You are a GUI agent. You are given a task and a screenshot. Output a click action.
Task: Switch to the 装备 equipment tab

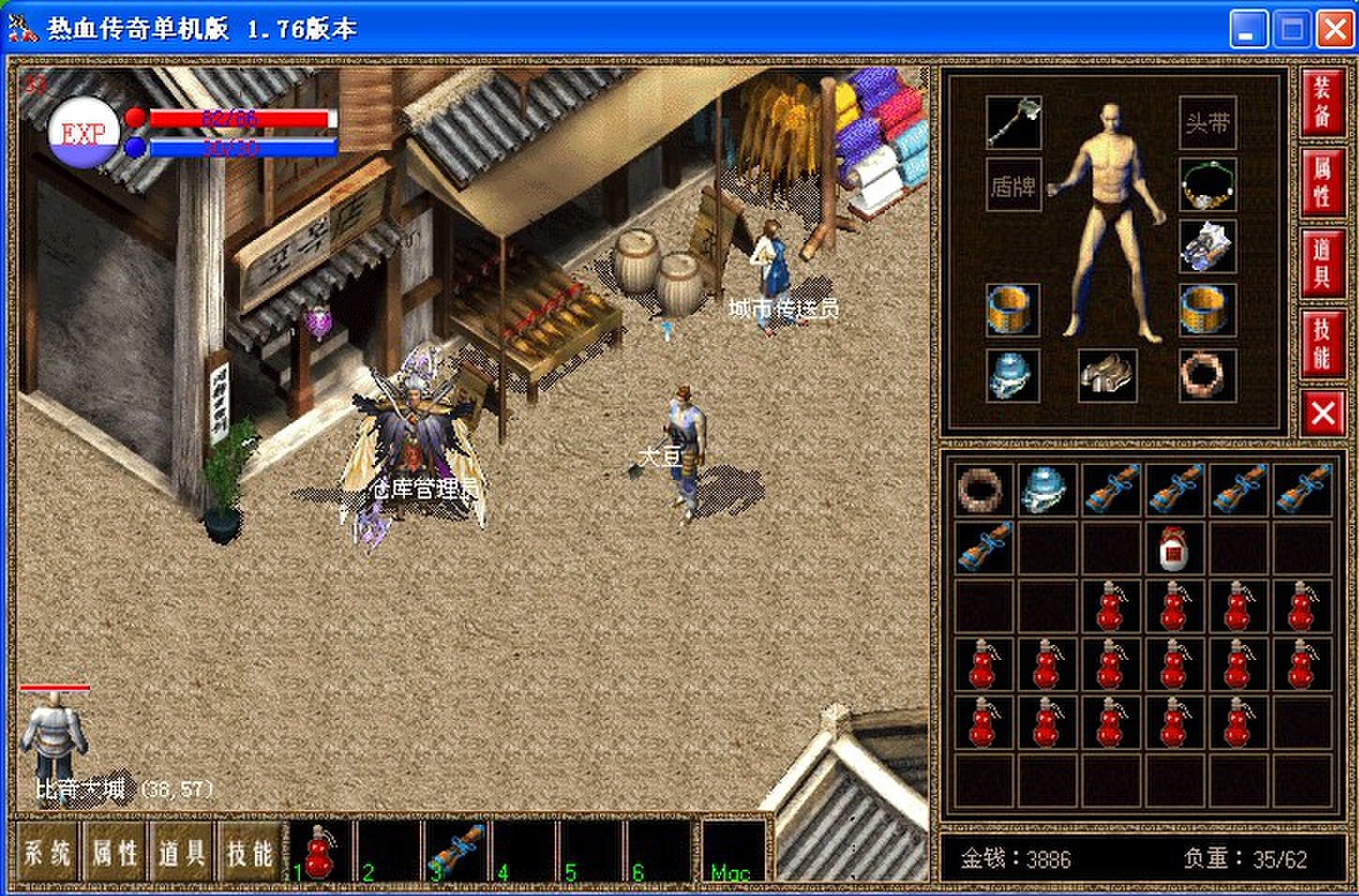[1322, 101]
